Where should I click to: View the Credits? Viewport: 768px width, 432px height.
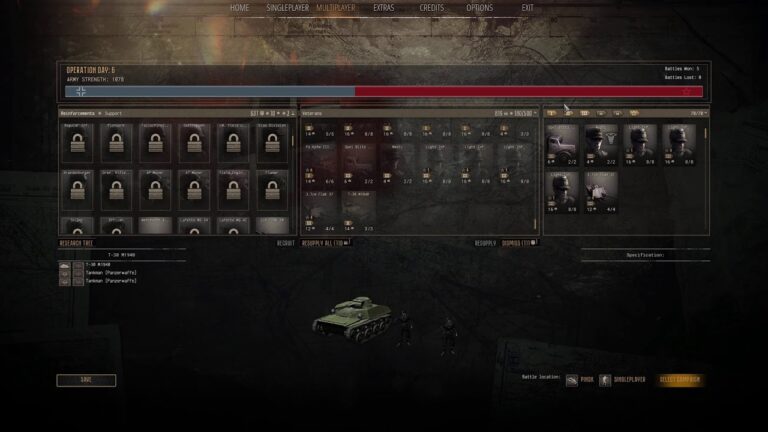click(x=432, y=8)
